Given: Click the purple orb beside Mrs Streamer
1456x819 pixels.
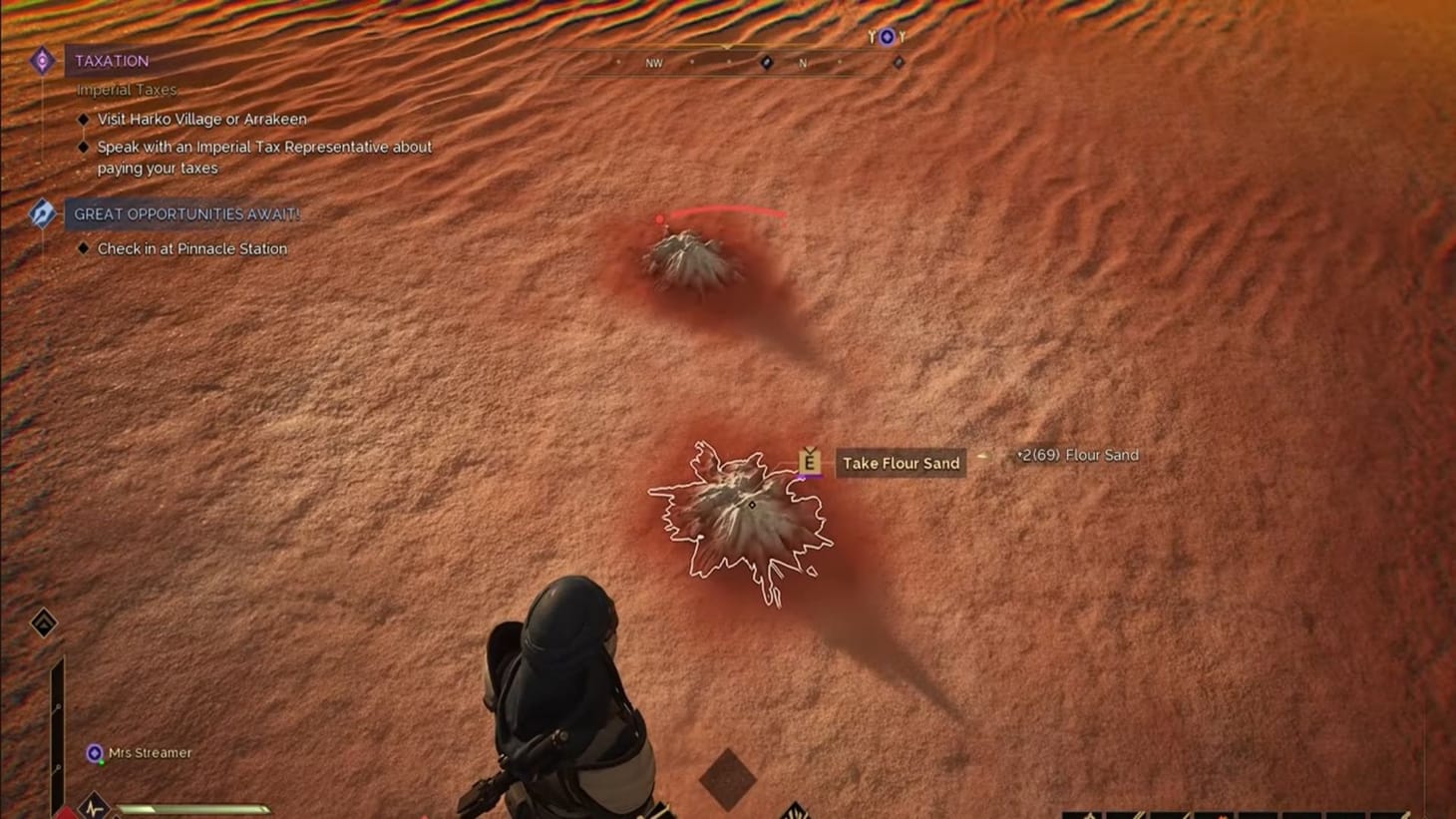Looking at the screenshot, I should click(97, 753).
